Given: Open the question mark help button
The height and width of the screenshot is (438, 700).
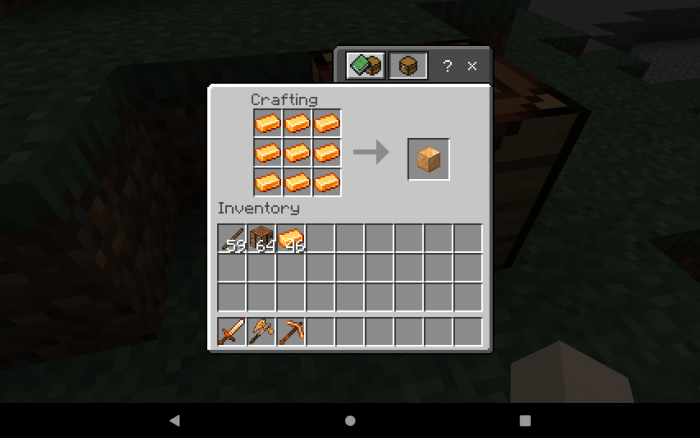Looking at the screenshot, I should click(x=447, y=66).
